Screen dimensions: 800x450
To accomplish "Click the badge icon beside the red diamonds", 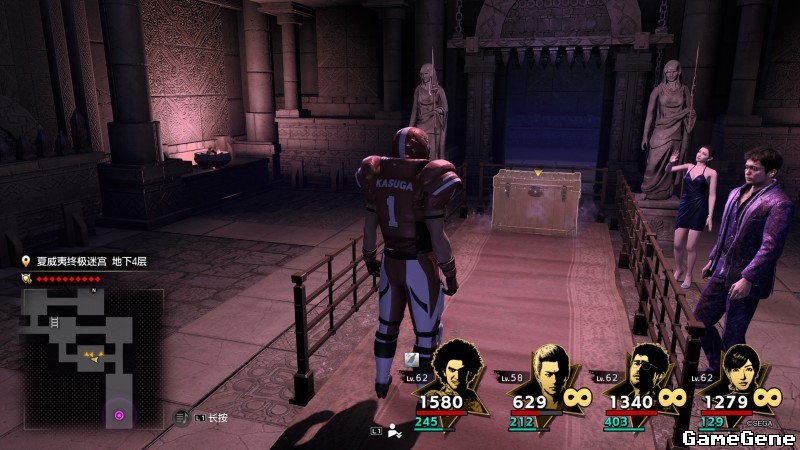I will click(x=28, y=279).
